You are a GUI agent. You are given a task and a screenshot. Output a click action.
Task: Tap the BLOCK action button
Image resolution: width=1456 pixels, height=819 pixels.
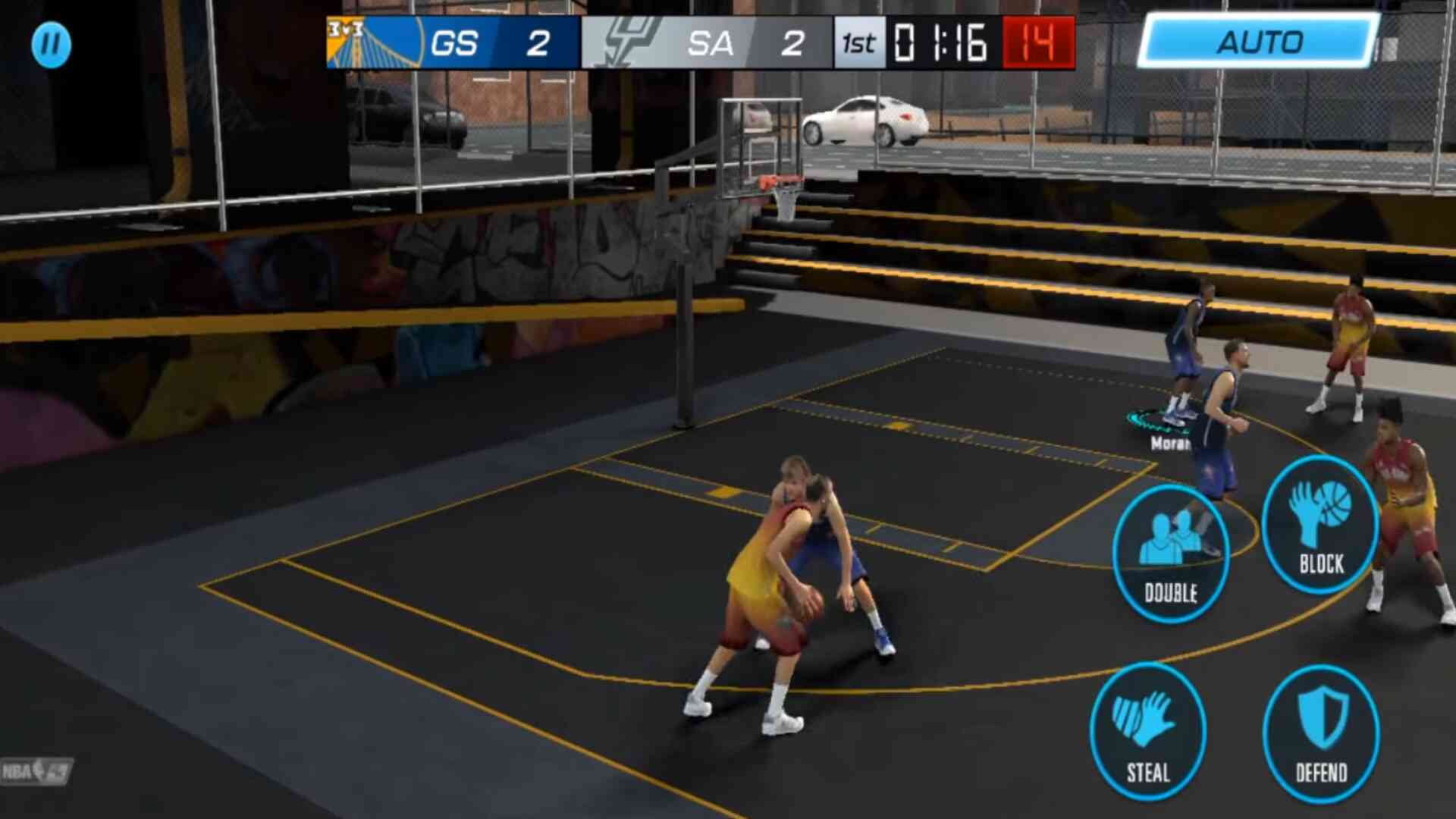tap(1320, 524)
